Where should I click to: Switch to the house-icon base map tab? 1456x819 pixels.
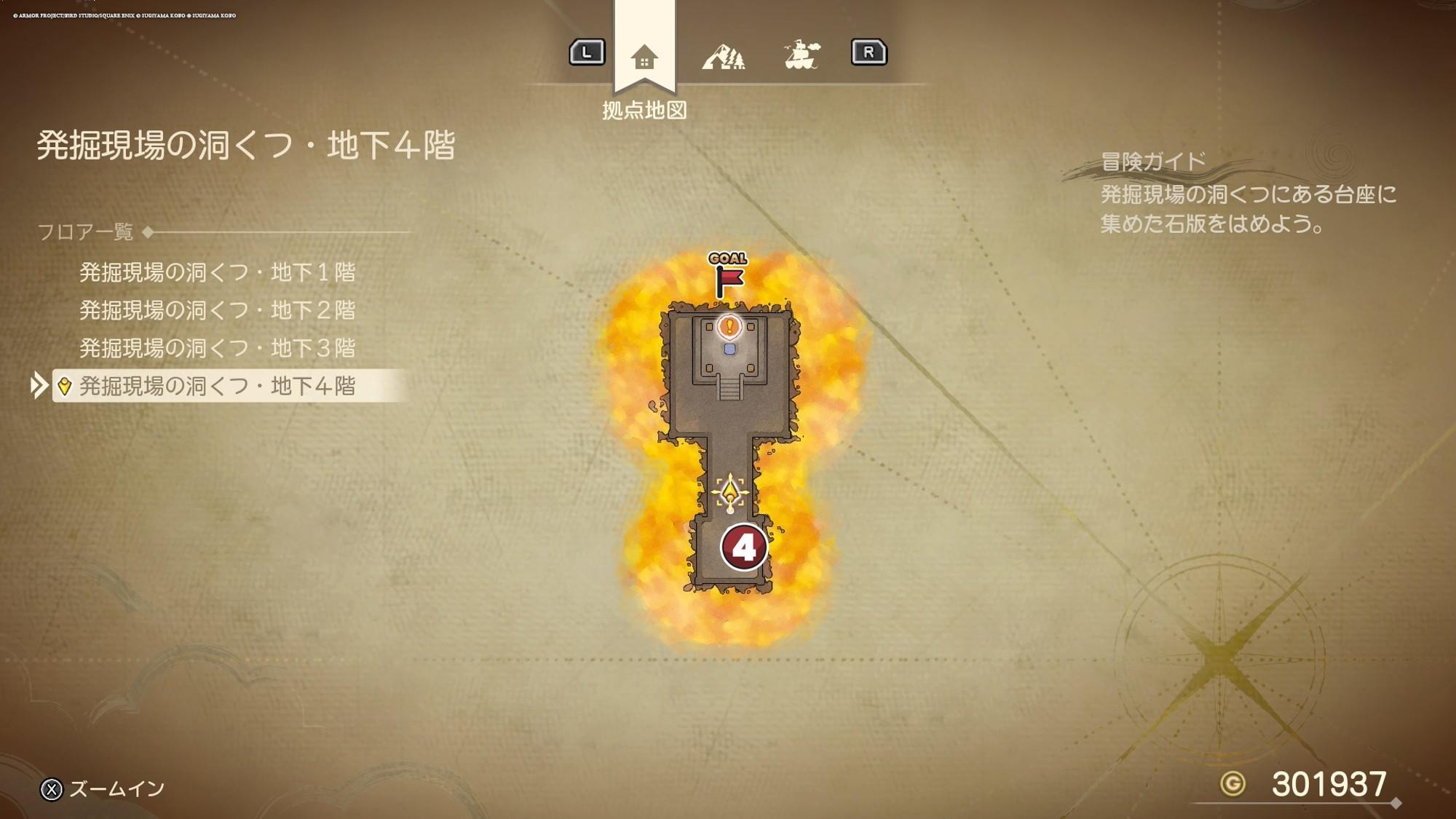coord(644,56)
